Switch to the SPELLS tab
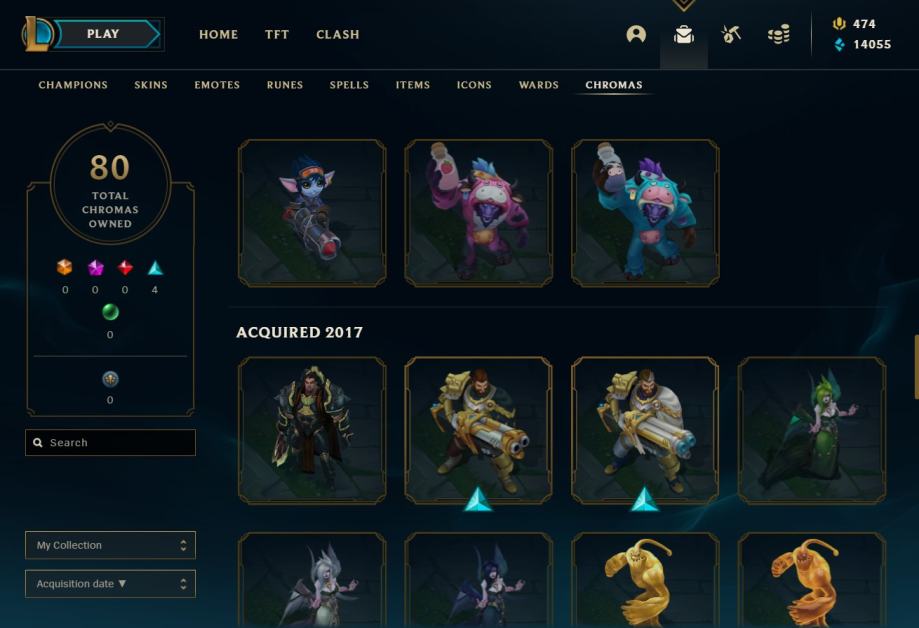 349,85
